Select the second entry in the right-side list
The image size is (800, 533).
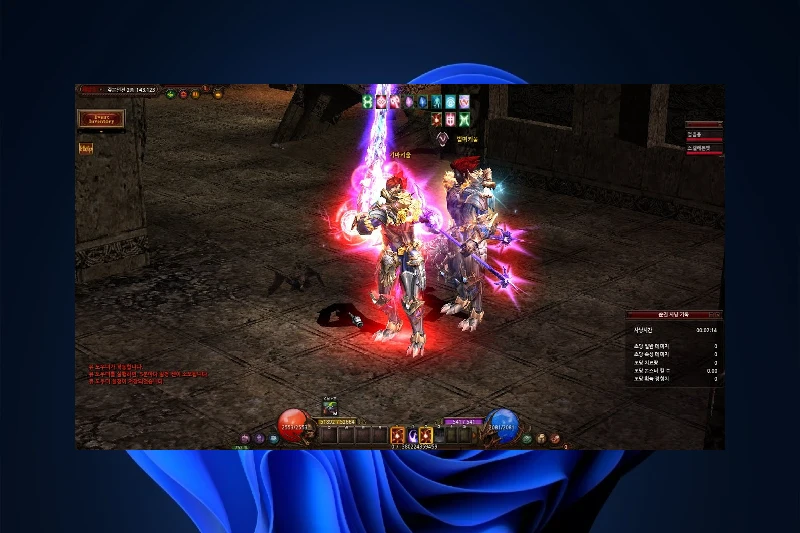point(703,148)
